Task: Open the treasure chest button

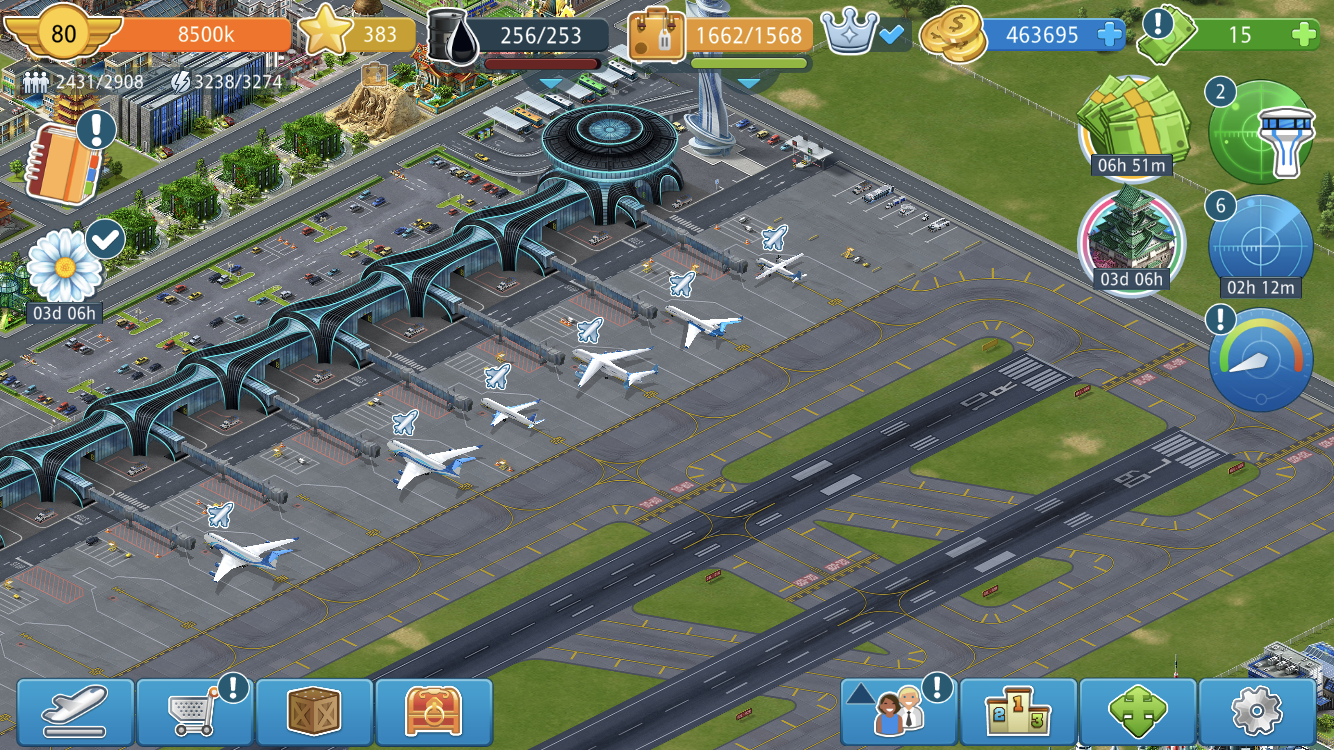Action: coord(434,712)
